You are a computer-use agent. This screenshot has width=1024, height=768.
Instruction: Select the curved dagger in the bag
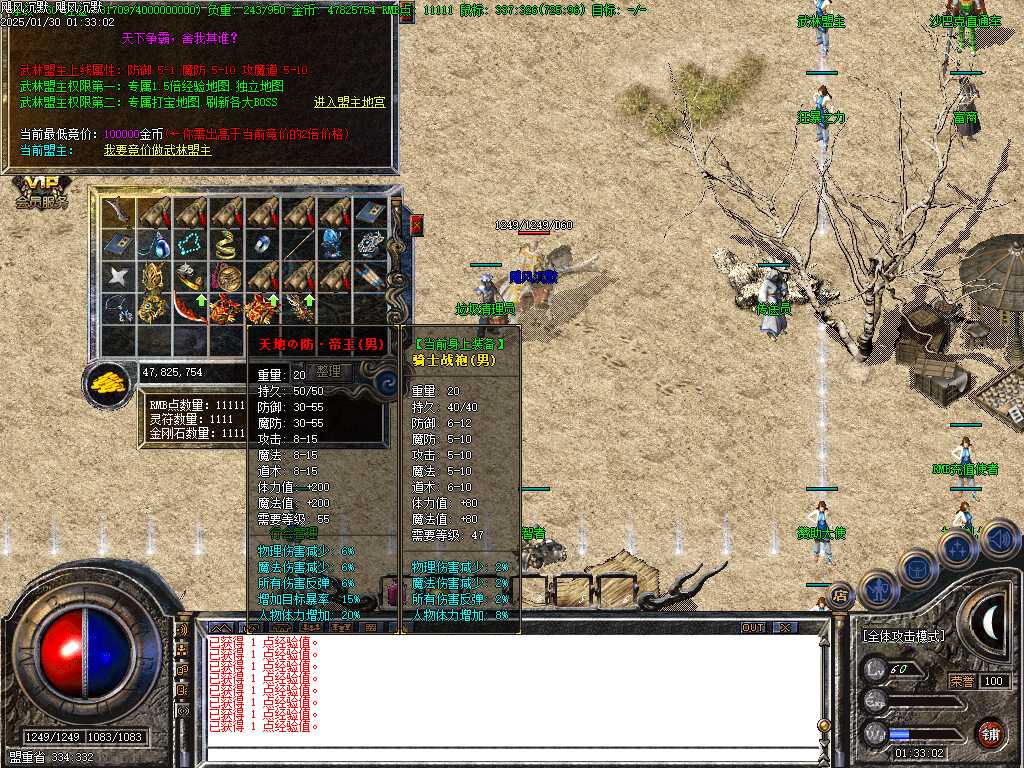pos(118,212)
